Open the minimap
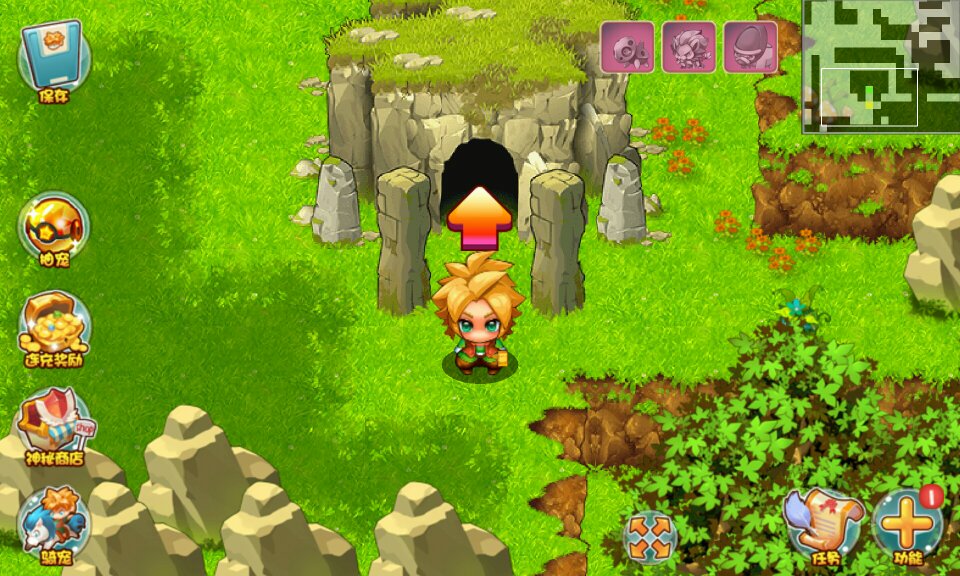This screenshot has height=576, width=960. tap(880, 65)
